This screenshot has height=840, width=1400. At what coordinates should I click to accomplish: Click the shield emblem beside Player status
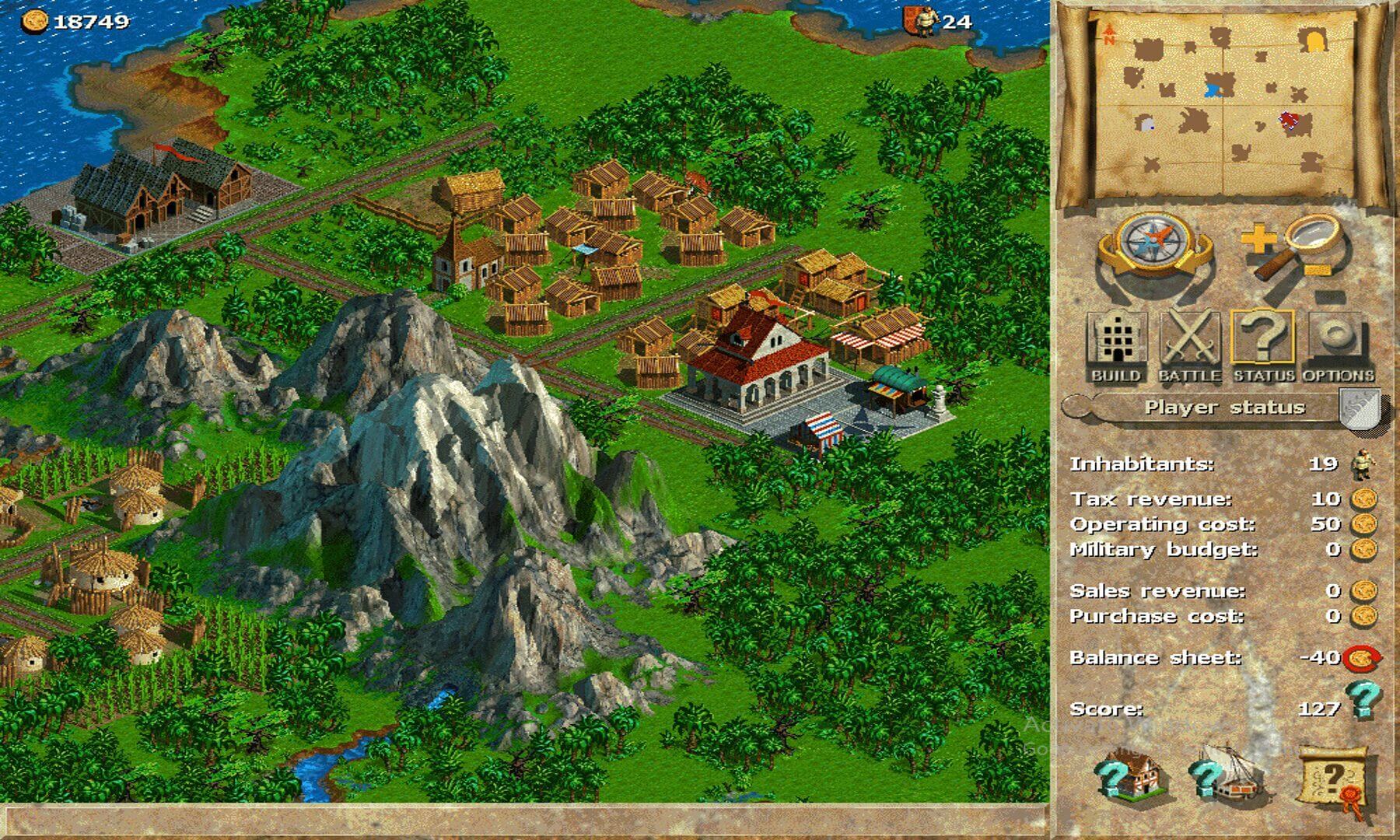pyautogui.click(x=1359, y=408)
